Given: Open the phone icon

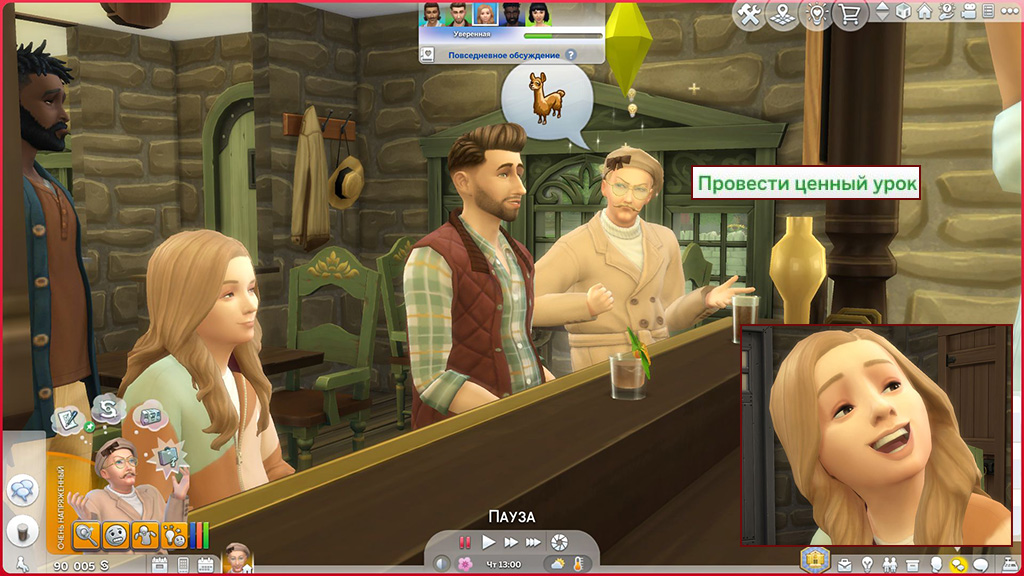Looking at the screenshot, I should pos(181,565).
